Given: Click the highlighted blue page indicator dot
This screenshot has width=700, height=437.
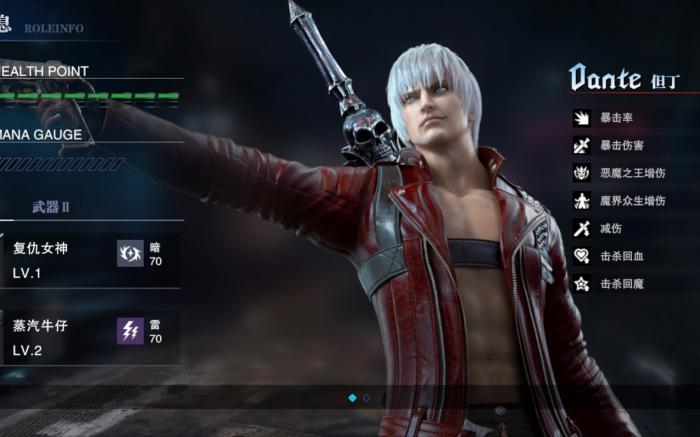Looking at the screenshot, I should tap(352, 397).
